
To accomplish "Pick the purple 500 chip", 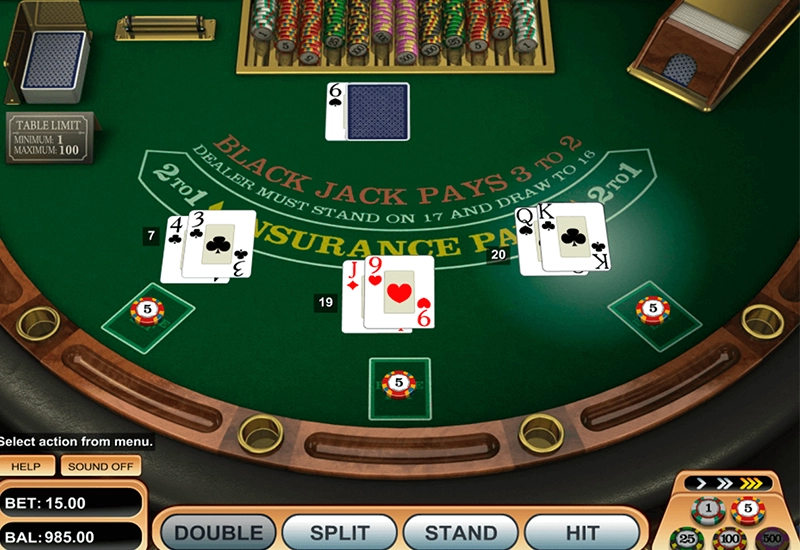I will click(771, 540).
